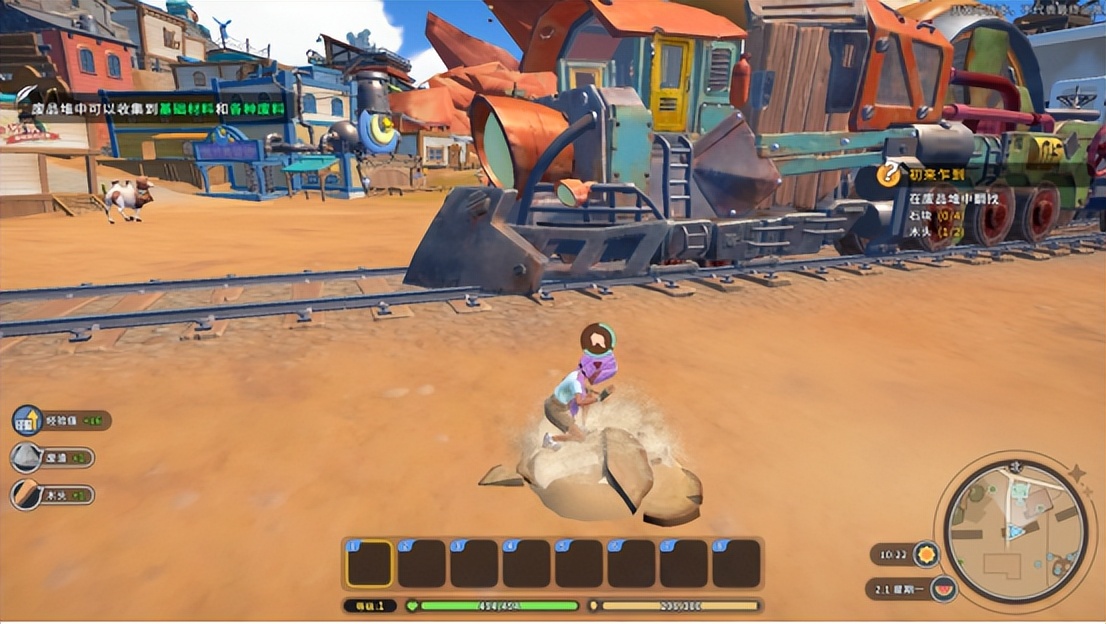Open the 初来乍到 quest tracker
Screen dimensions: 1106x624
pos(936,172)
